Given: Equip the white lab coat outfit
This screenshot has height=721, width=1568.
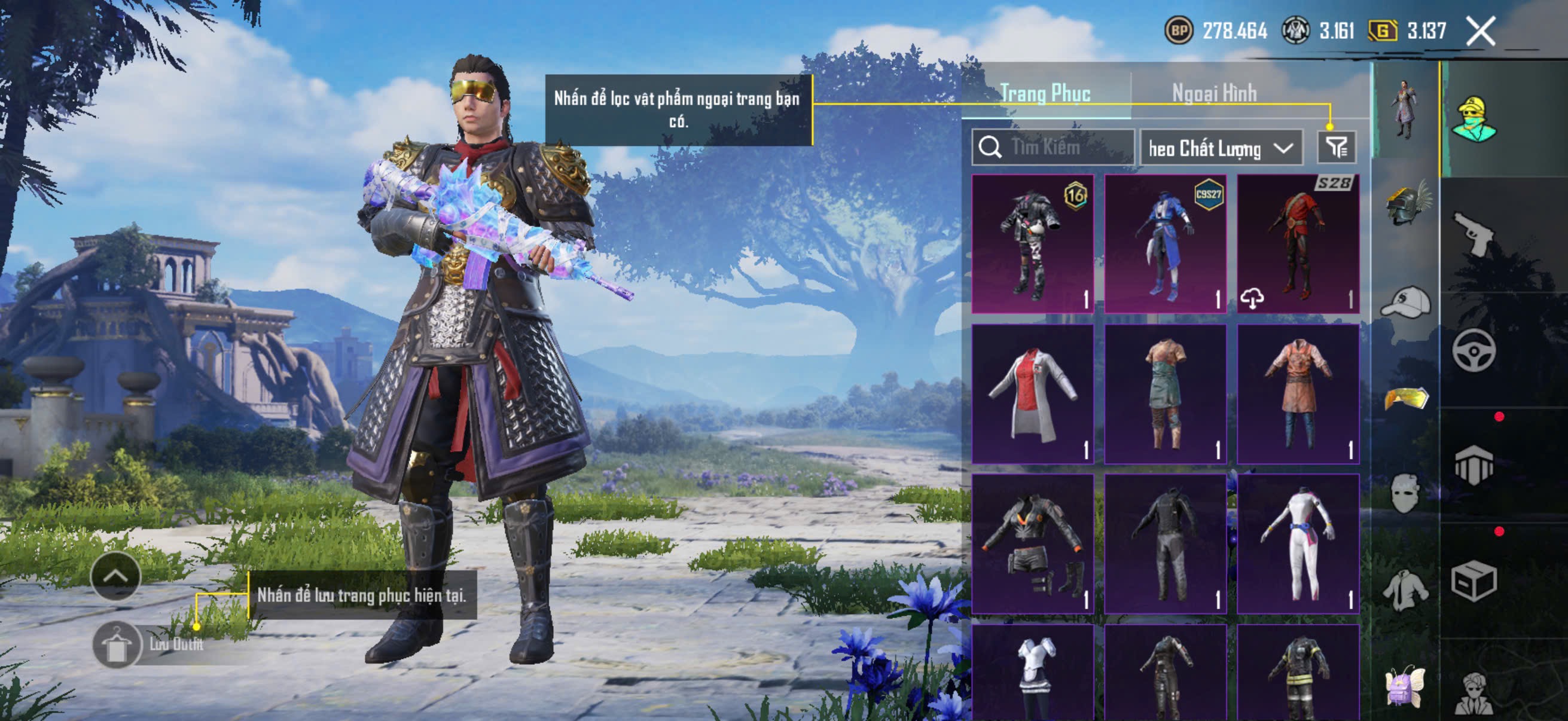Looking at the screenshot, I should (x=1032, y=393).
